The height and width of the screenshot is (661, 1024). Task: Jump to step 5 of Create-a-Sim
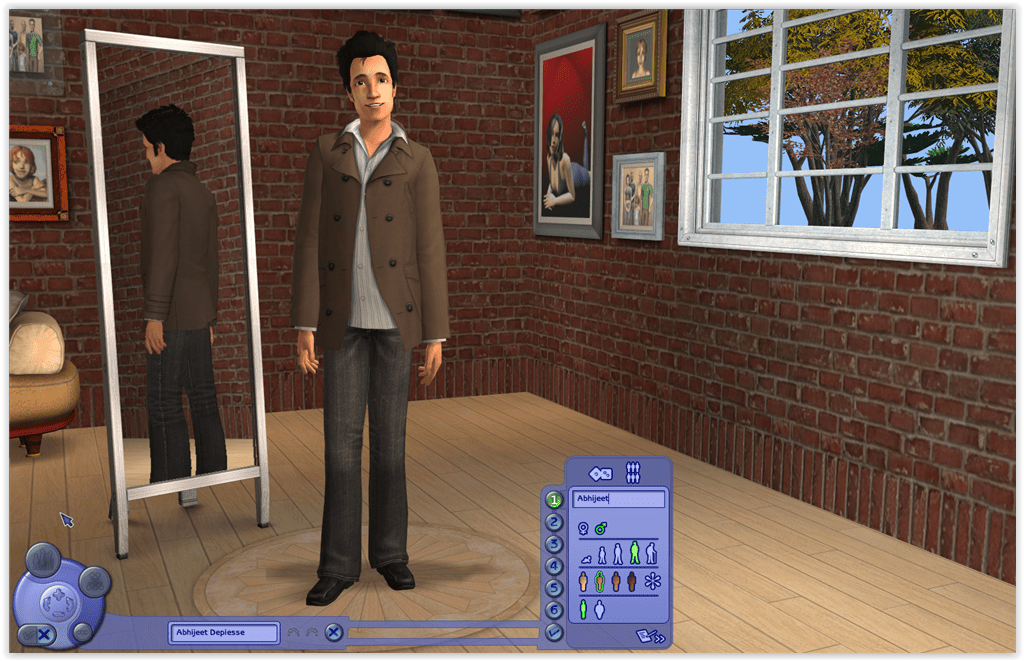click(553, 588)
